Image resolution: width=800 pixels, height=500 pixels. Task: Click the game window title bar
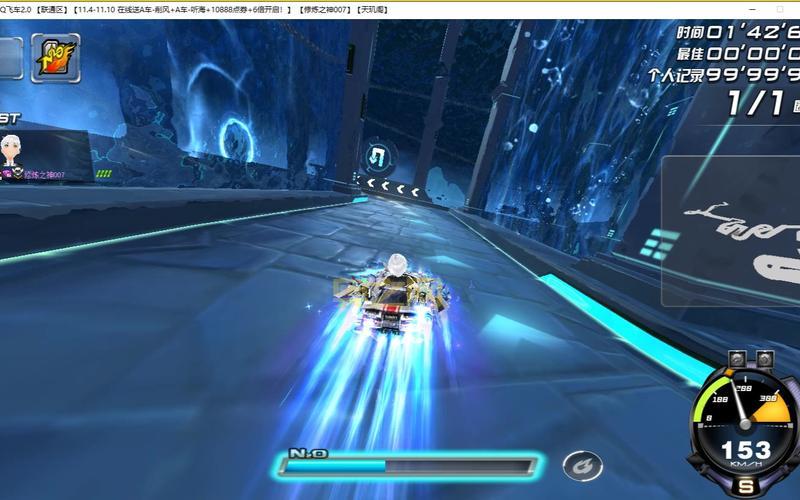point(400,9)
